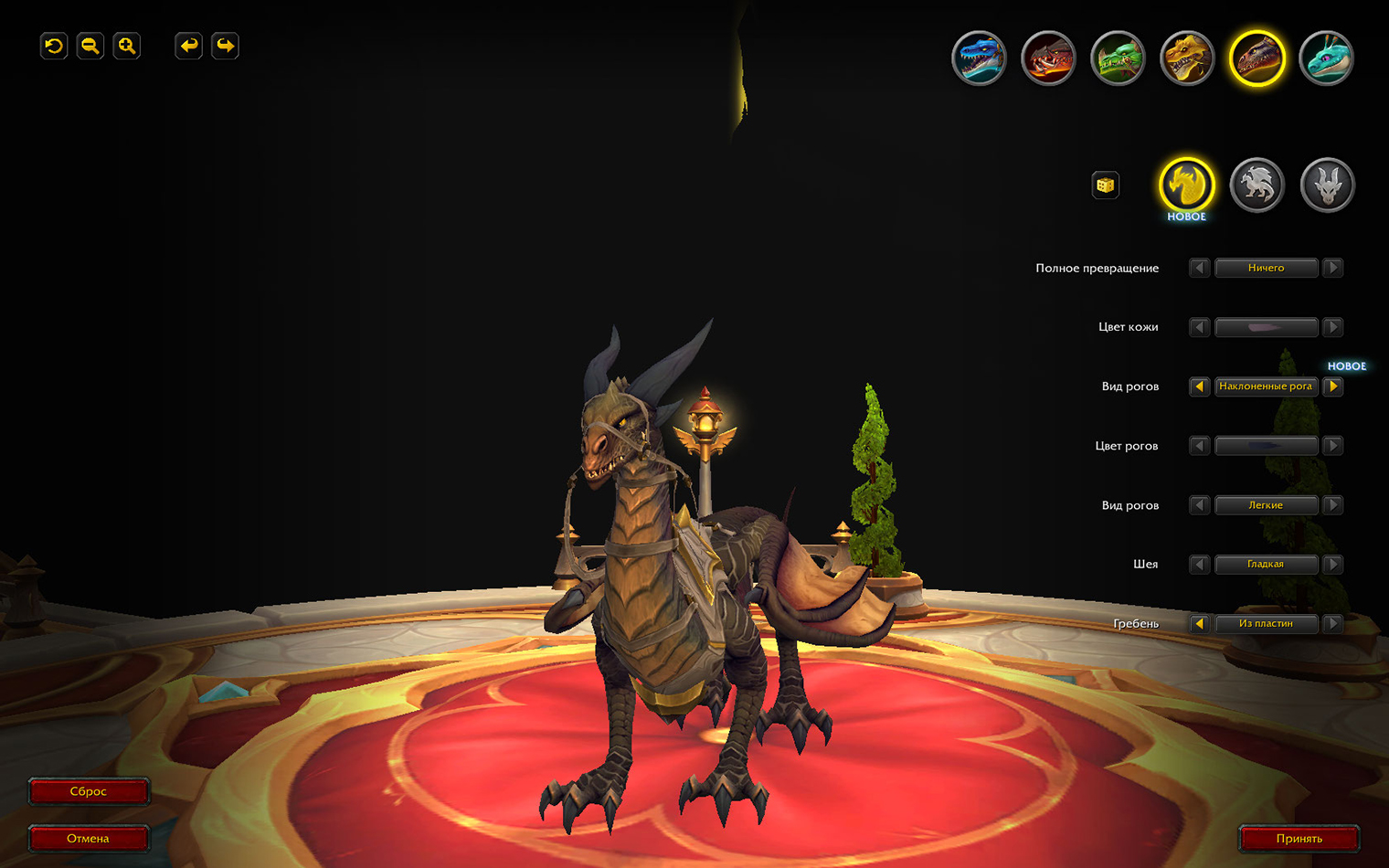Open the Гладкая neck dropdown
The width and height of the screenshot is (1389, 868).
coord(1266,565)
